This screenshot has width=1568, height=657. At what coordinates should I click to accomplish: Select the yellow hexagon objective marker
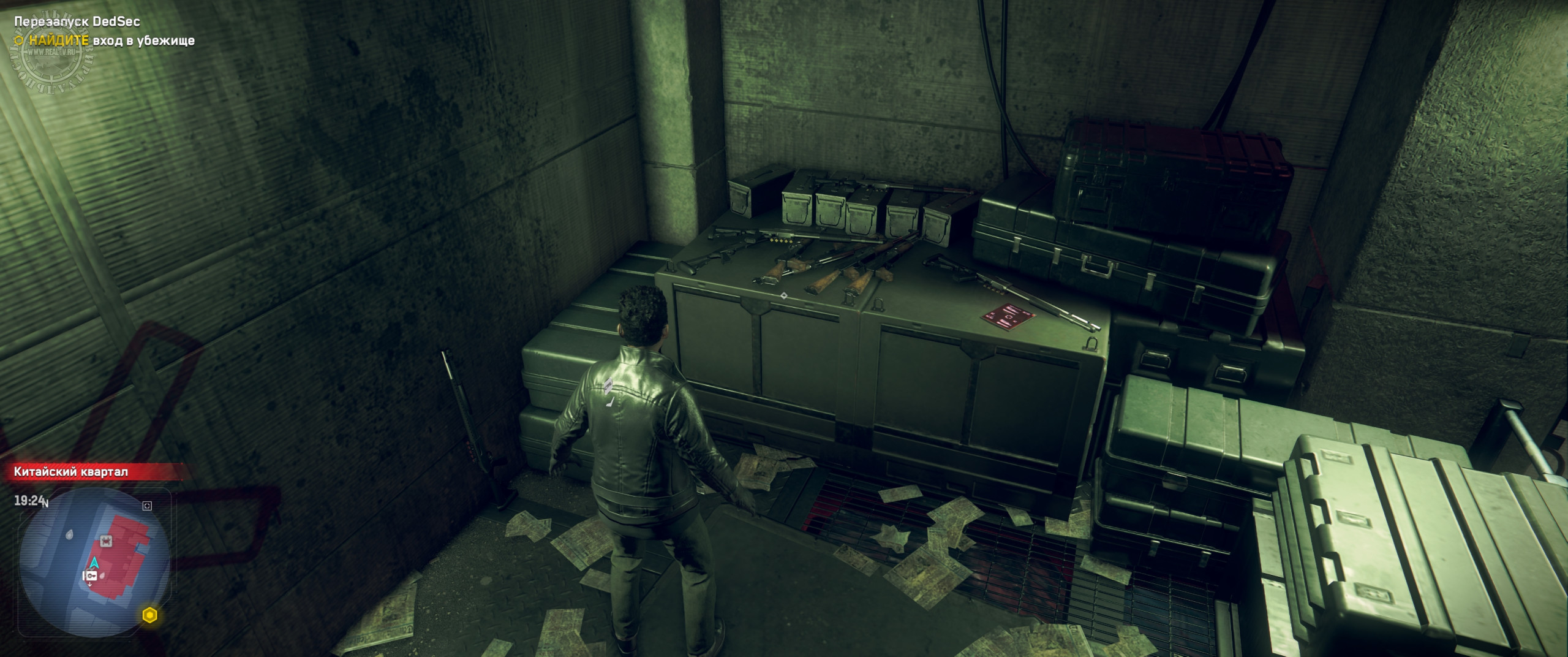point(150,615)
